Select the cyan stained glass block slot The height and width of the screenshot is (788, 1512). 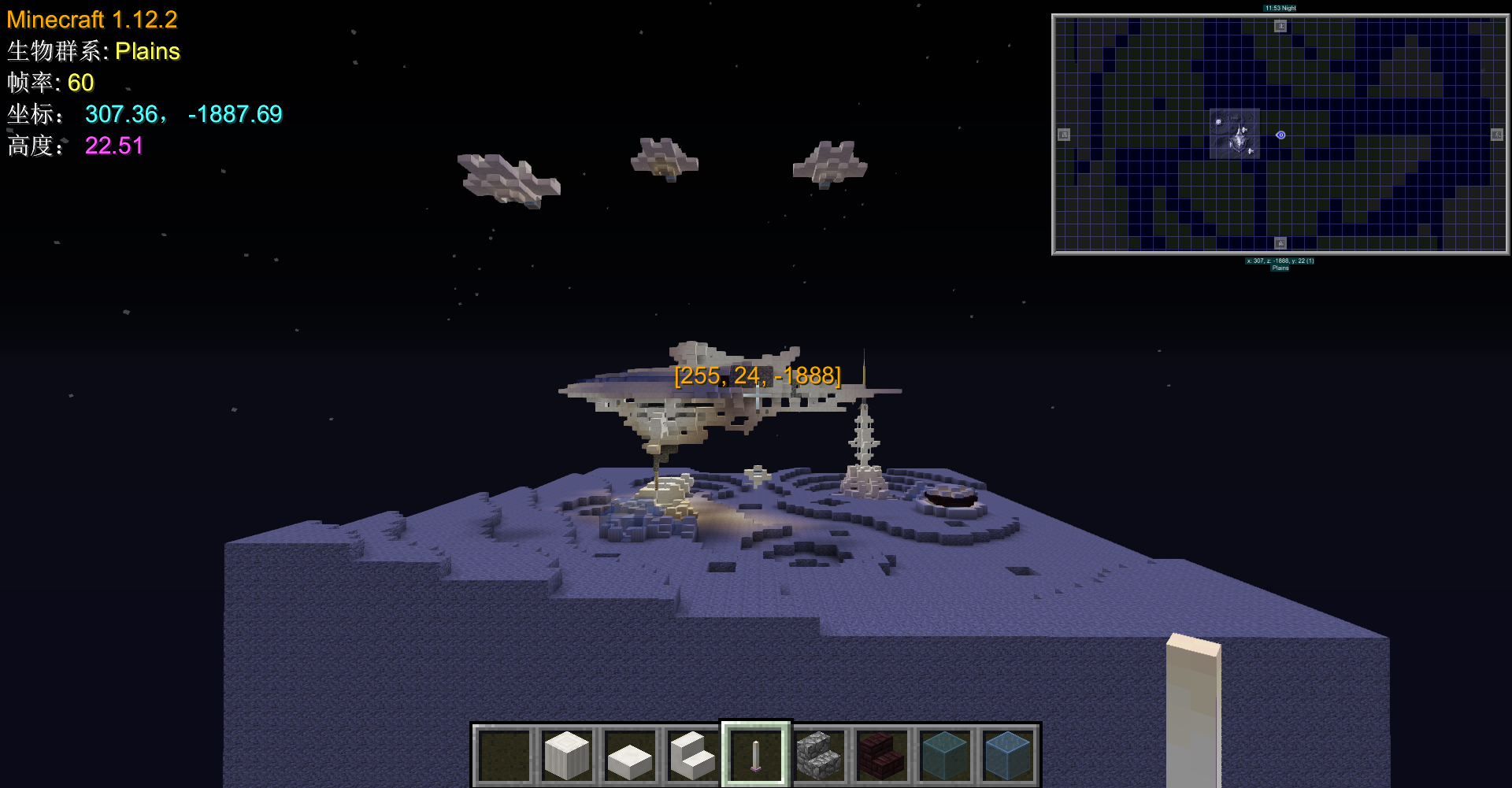945,755
